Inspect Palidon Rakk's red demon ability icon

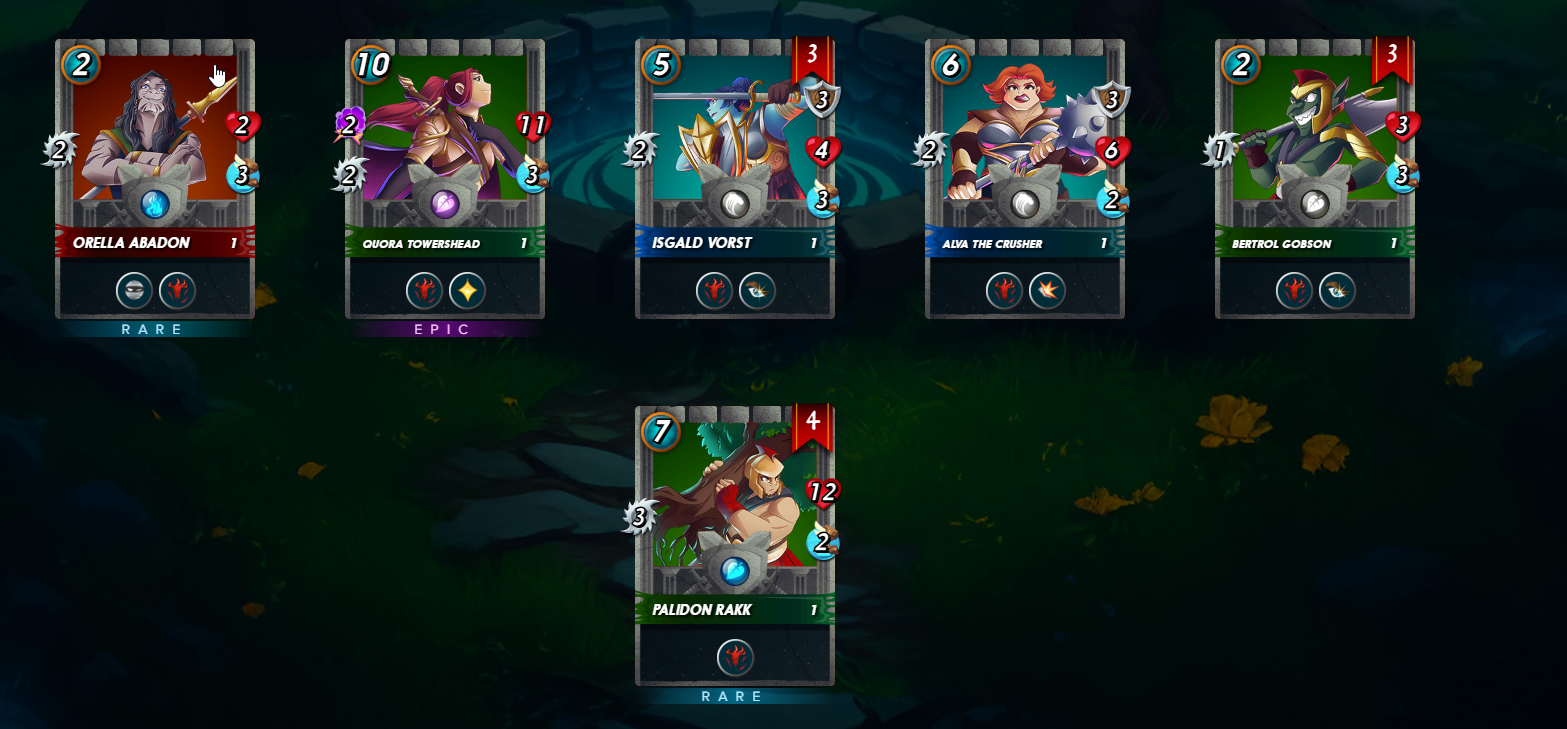tap(735, 658)
